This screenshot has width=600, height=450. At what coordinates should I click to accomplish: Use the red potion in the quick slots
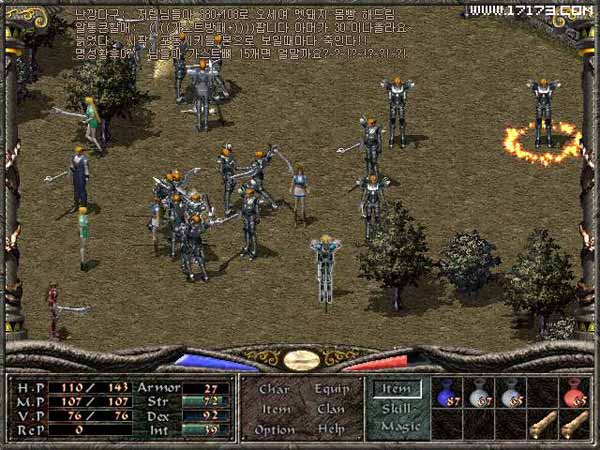tap(575, 393)
